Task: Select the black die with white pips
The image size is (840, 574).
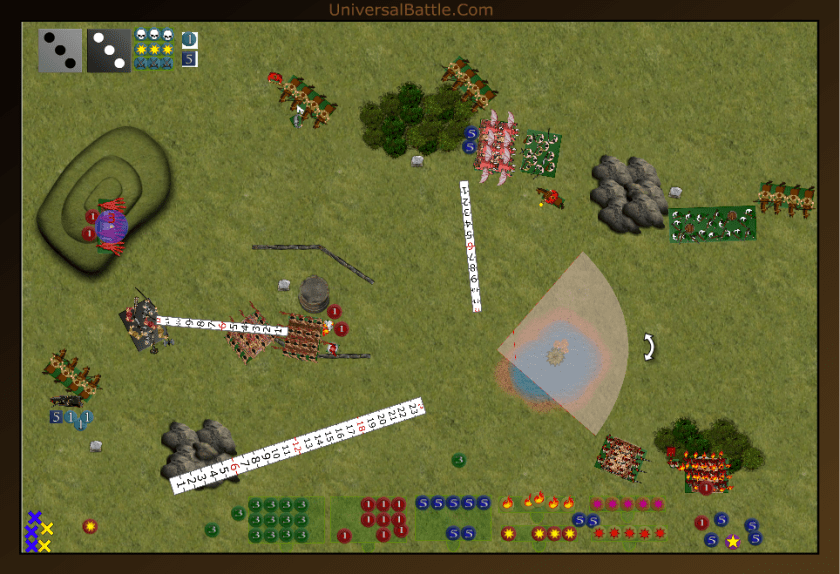Action: point(108,50)
